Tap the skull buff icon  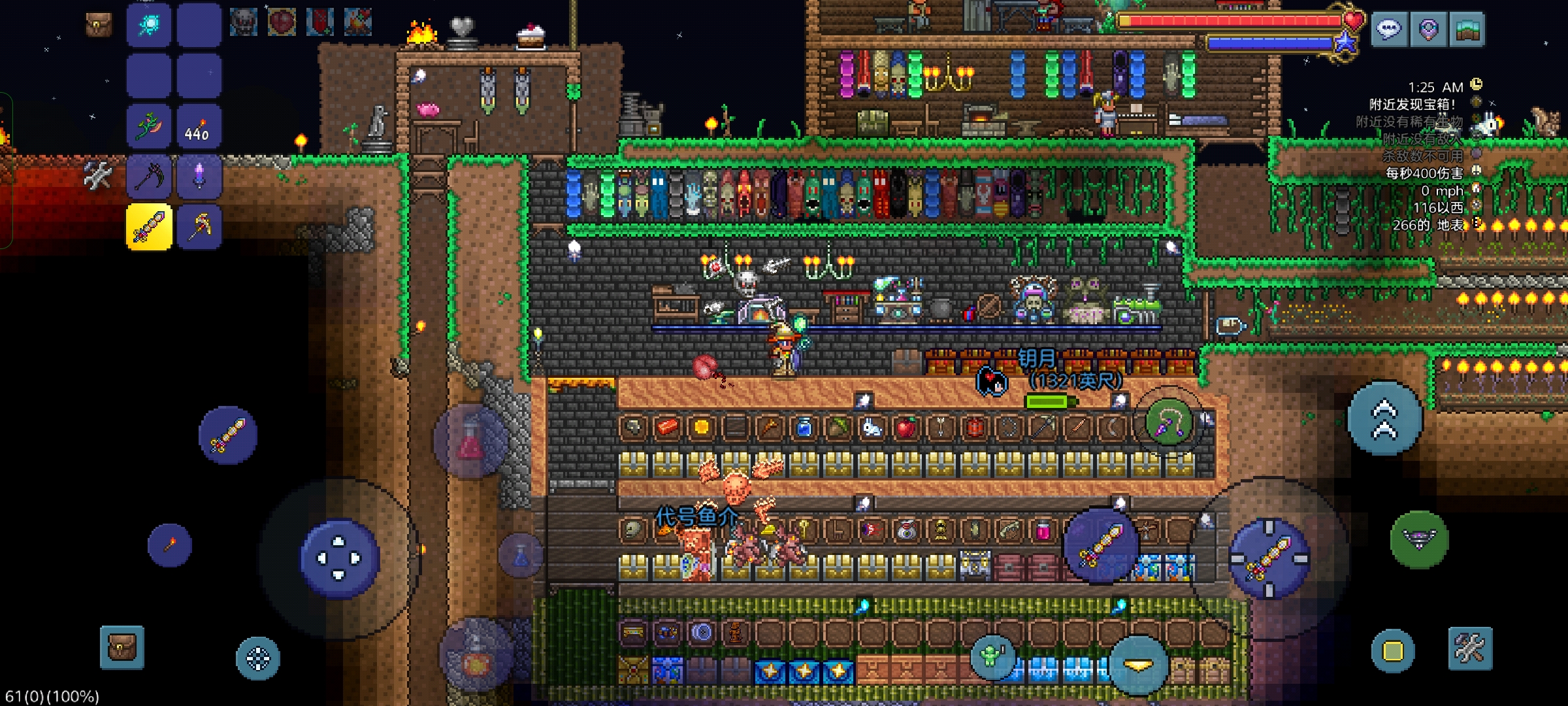[x=243, y=22]
